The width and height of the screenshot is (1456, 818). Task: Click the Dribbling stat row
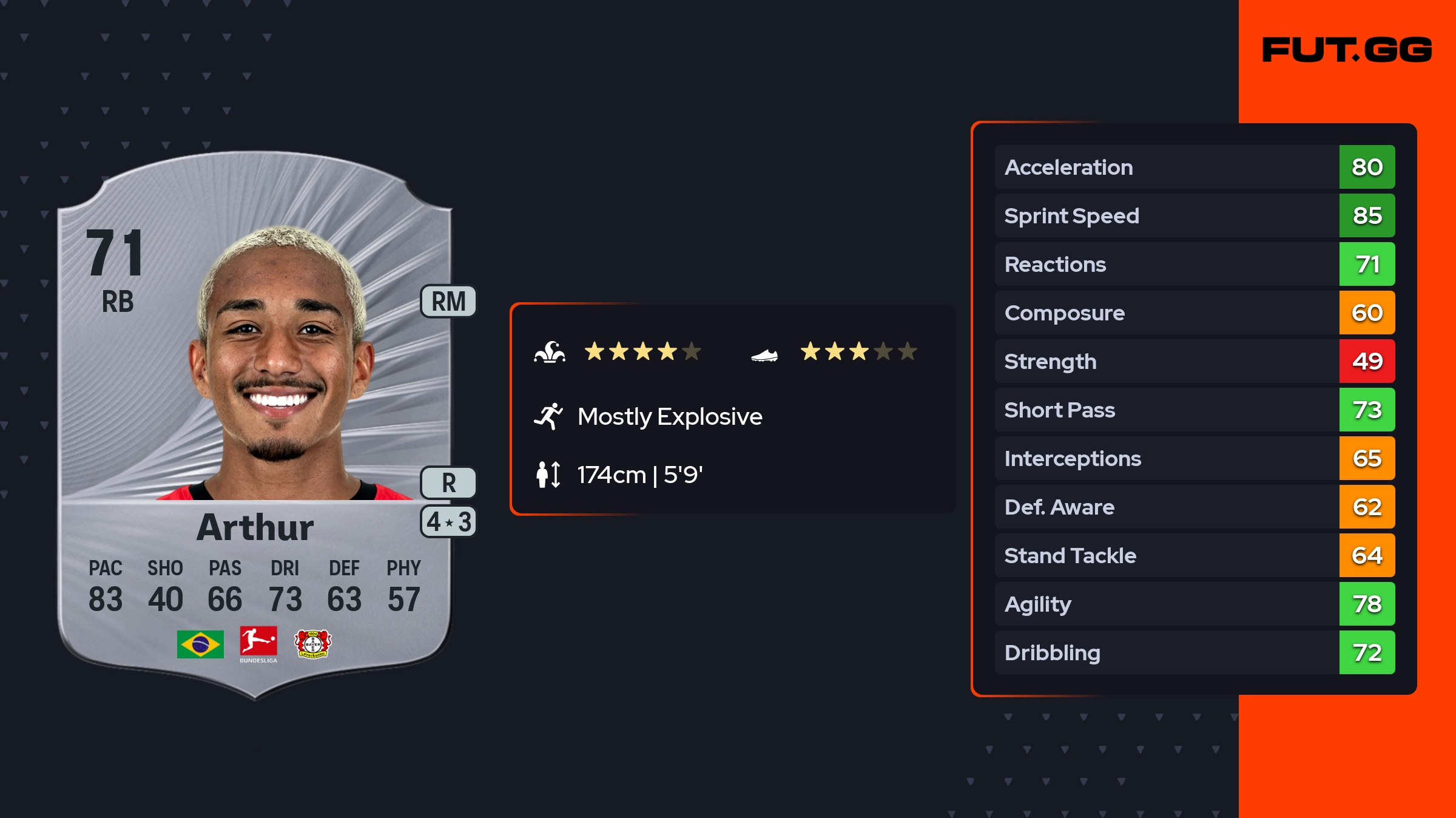(x=1194, y=652)
